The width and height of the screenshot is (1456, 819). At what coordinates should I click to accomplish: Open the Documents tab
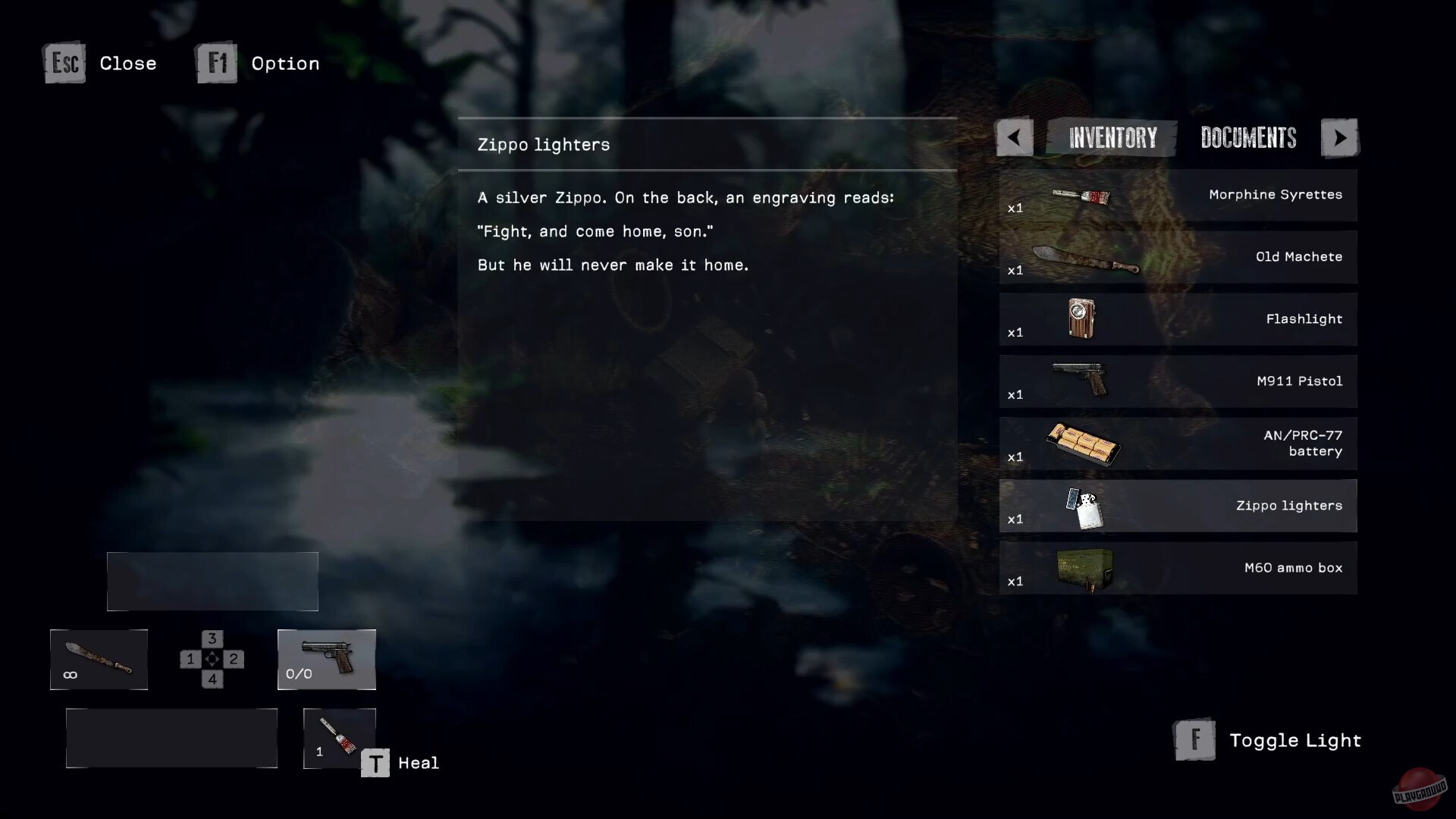(1247, 137)
